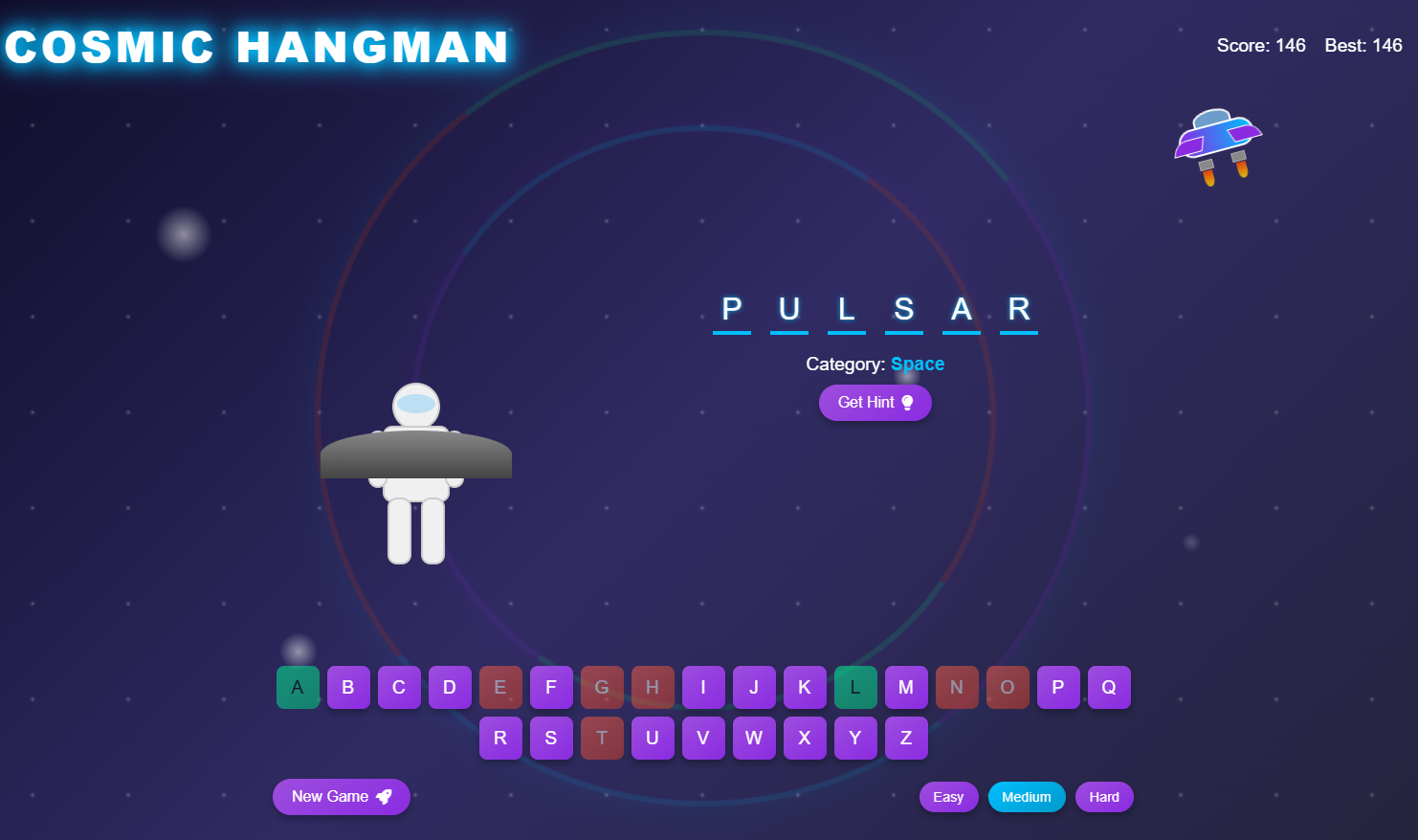Select the Easy difficulty

(x=948, y=796)
